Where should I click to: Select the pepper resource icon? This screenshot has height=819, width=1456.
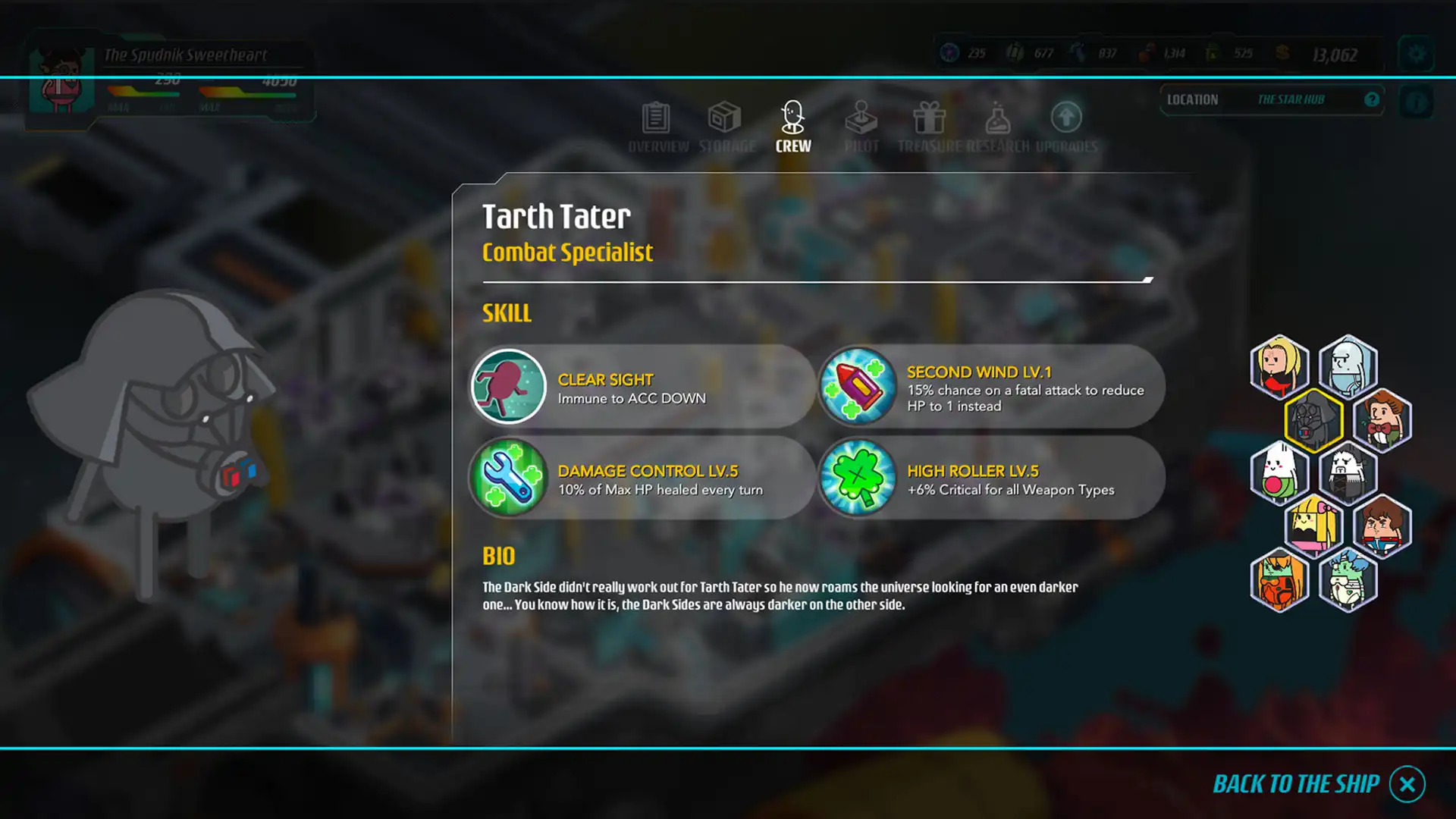click(x=1144, y=53)
